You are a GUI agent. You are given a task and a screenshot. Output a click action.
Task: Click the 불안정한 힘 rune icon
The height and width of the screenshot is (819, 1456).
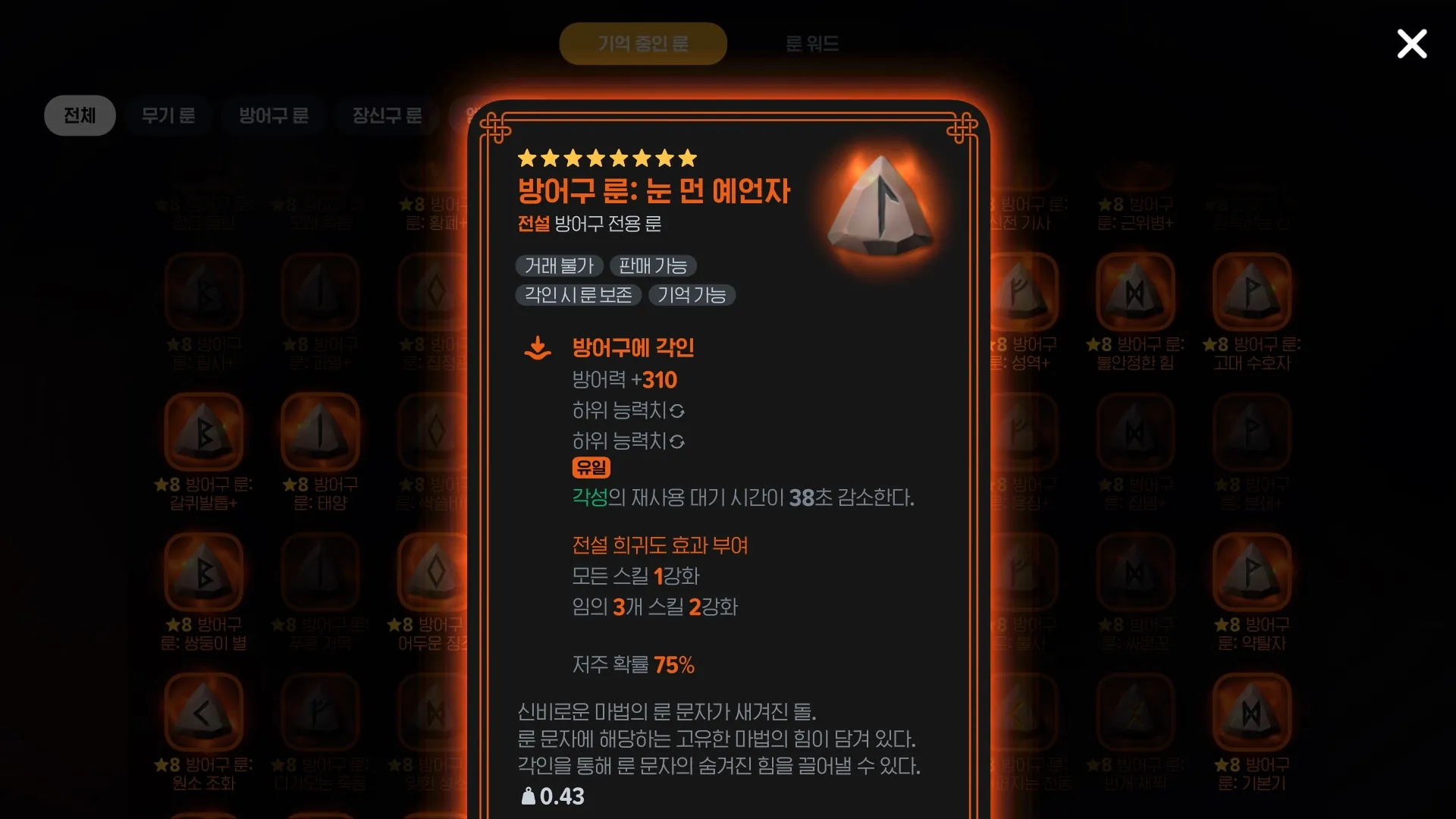point(1135,292)
